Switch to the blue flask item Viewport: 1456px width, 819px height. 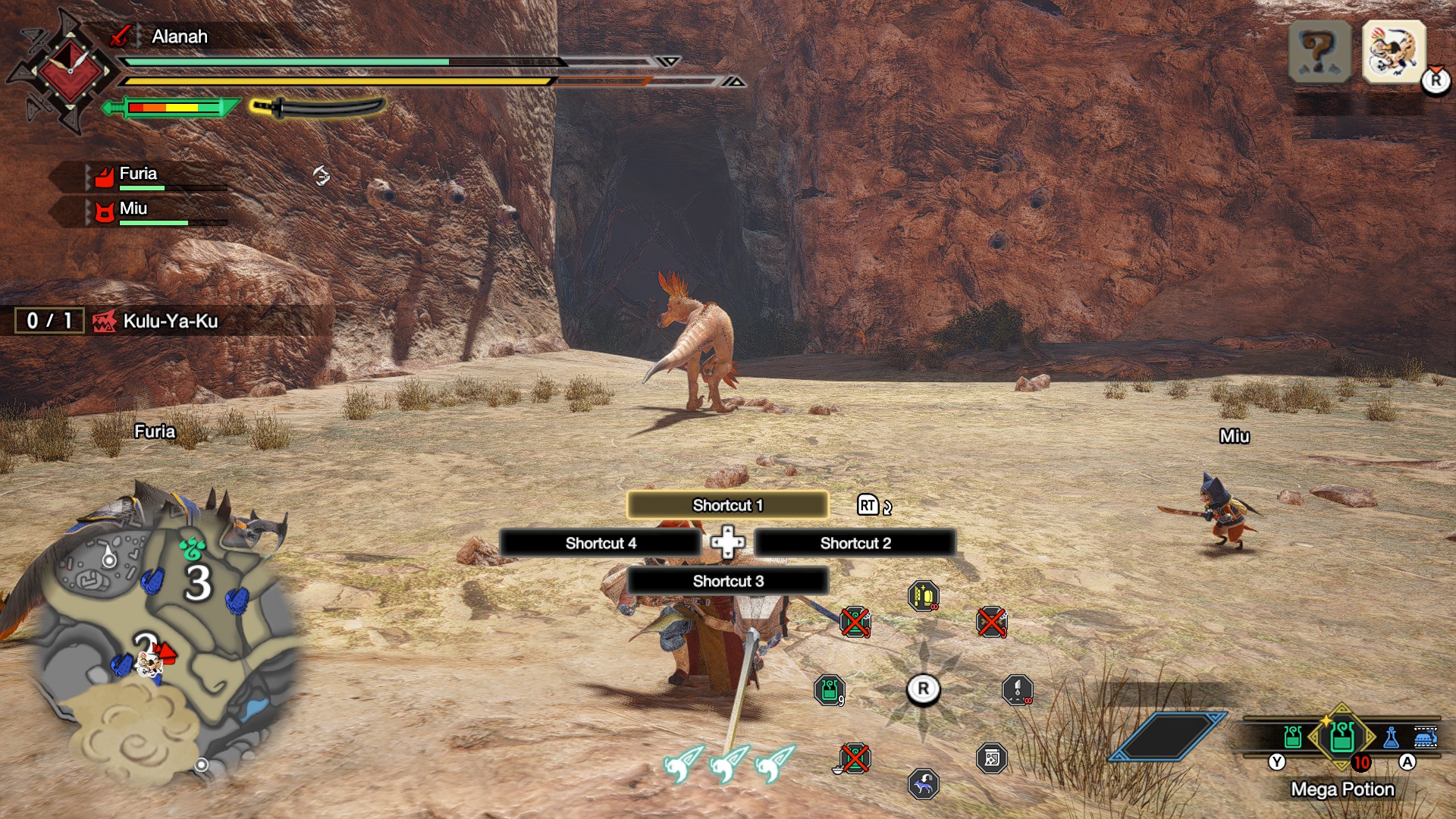point(1392,737)
